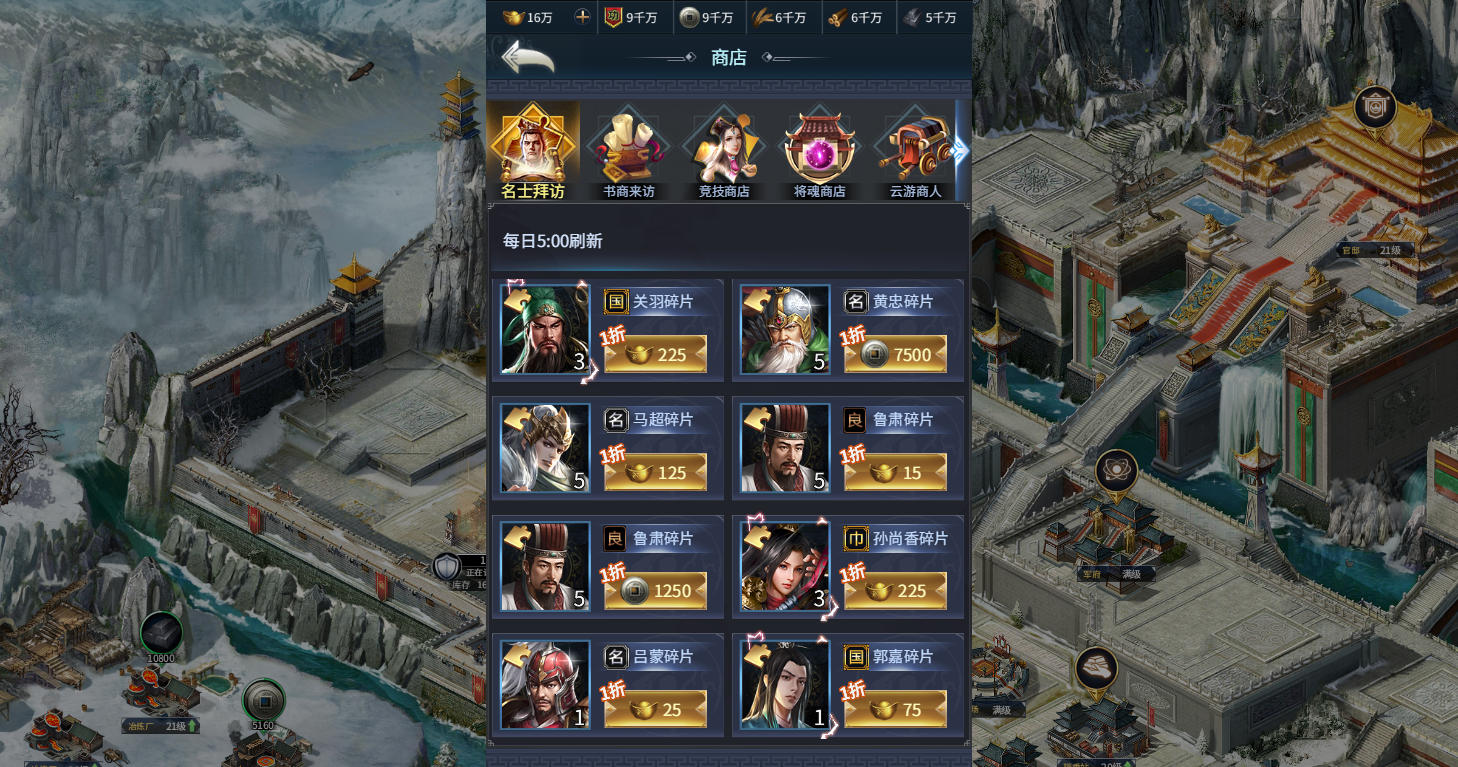Purchase 马超碎片 for 125 gold
Image resolution: width=1458 pixels, height=767 pixels.
click(x=656, y=472)
